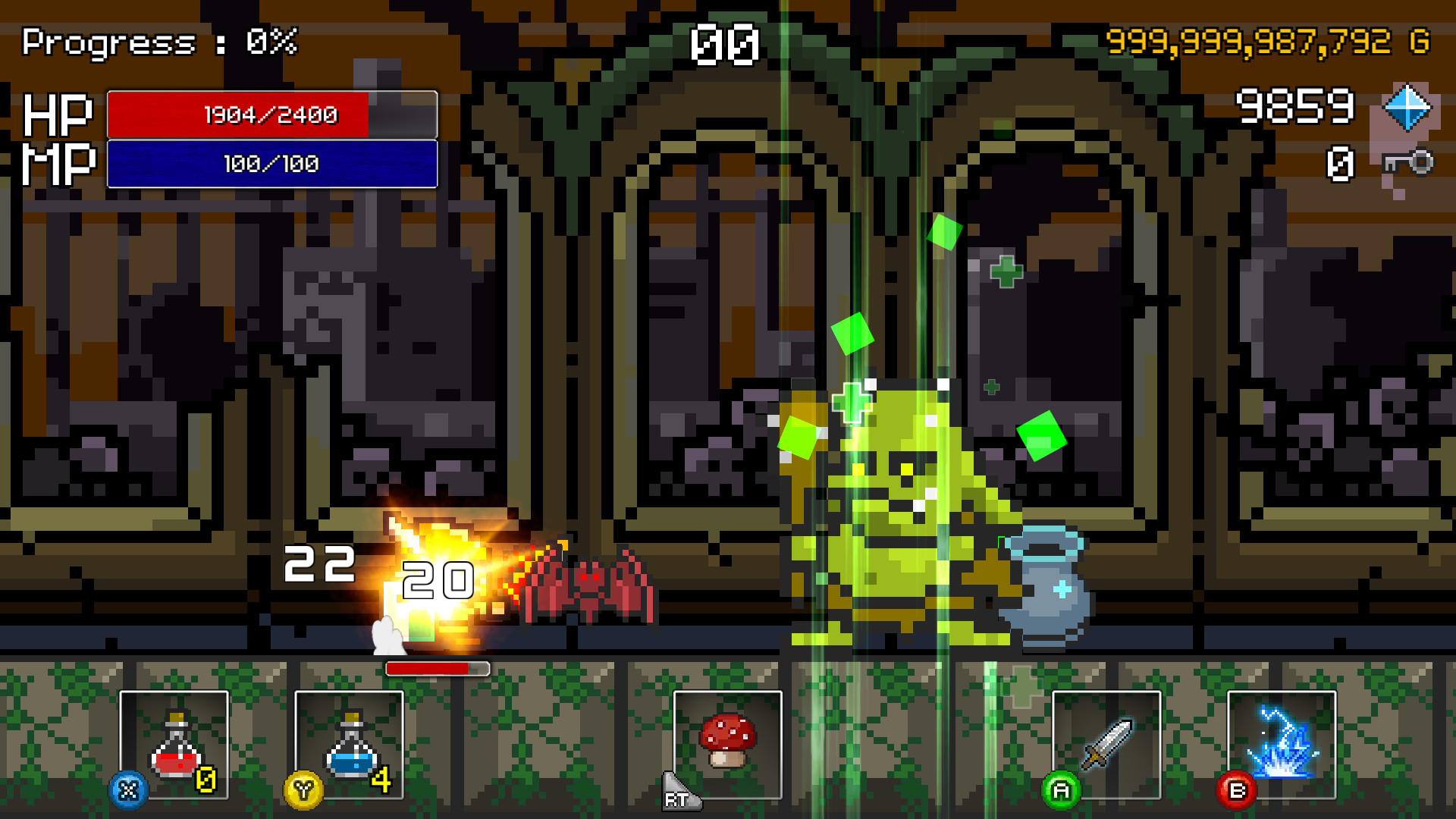Use the red health potion in slot X

(176, 747)
